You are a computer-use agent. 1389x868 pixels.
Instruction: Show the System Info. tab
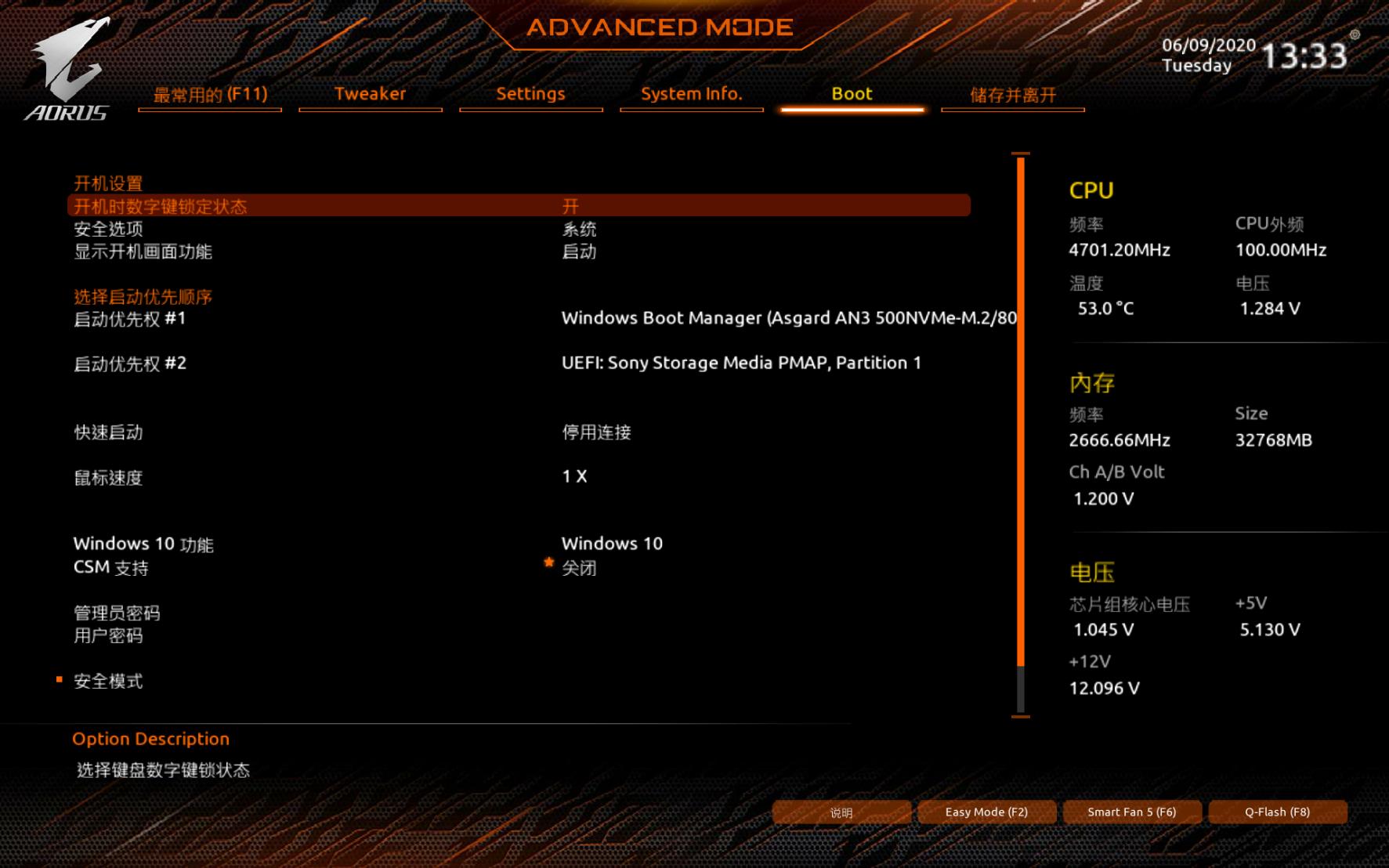(691, 94)
